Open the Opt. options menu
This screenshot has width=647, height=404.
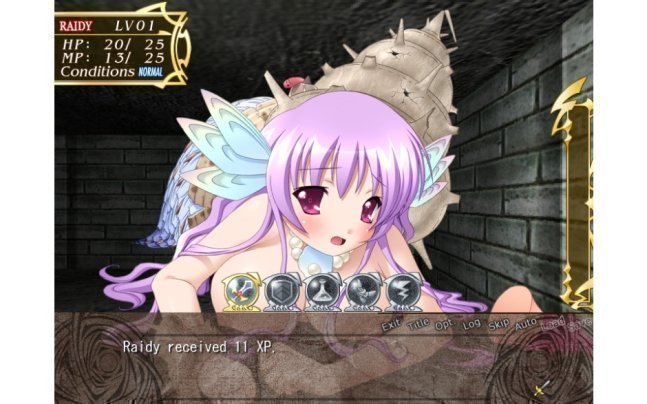(446, 326)
